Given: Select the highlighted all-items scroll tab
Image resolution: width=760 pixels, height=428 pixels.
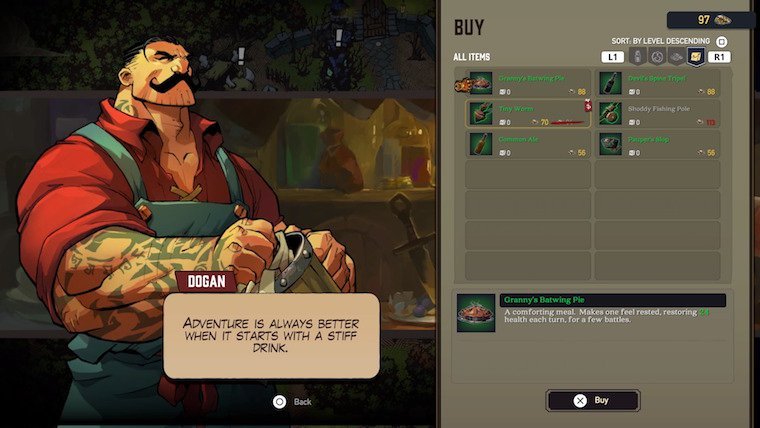Looking at the screenshot, I should pos(695,57).
